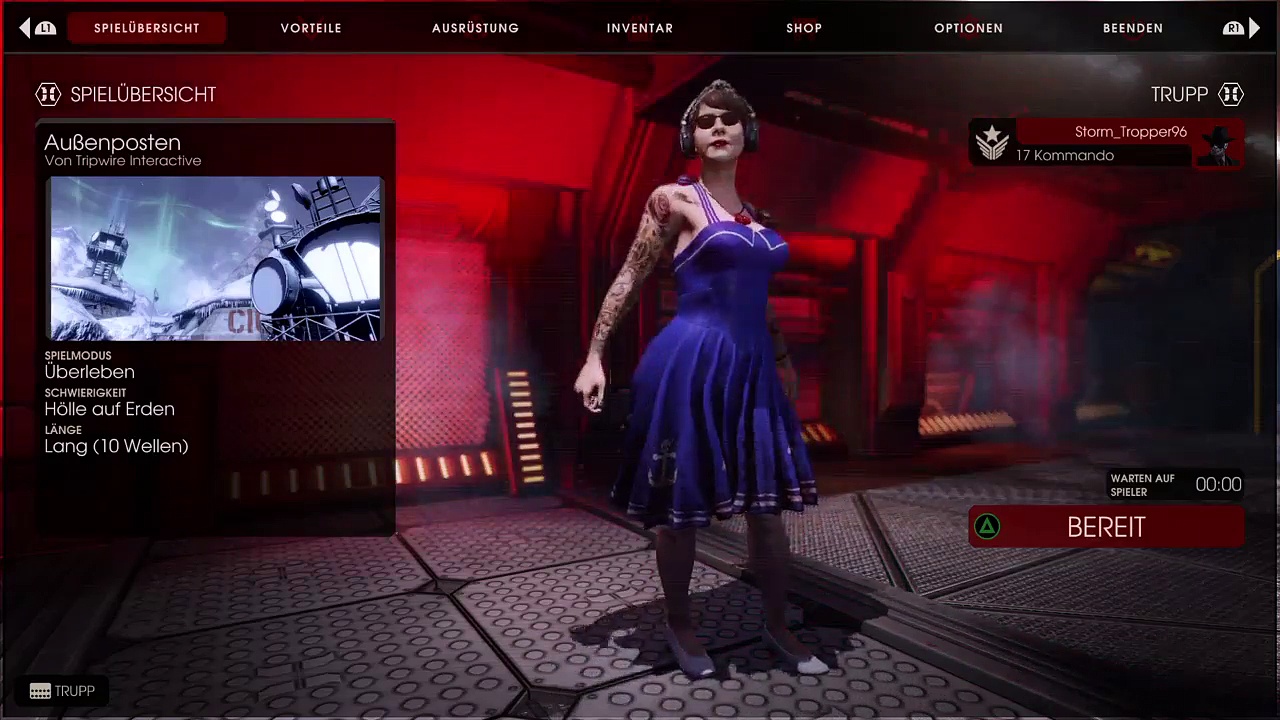Open the Shop tab
Image resolution: width=1280 pixels, height=720 pixels.
804,28
